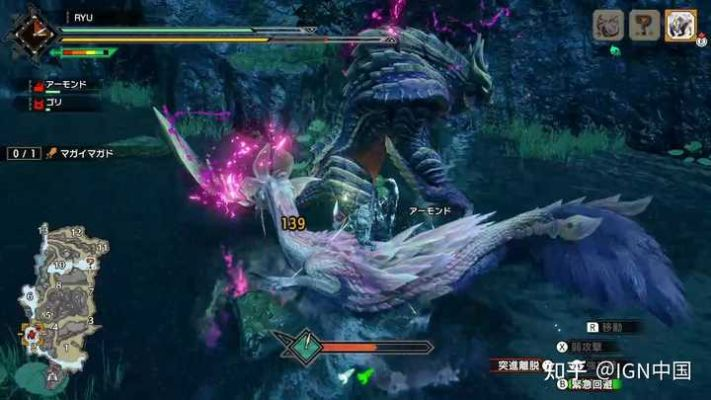Screen dimensions: 711x400
Task: Click the question mark marker on the minimap
Action: [91, 261]
